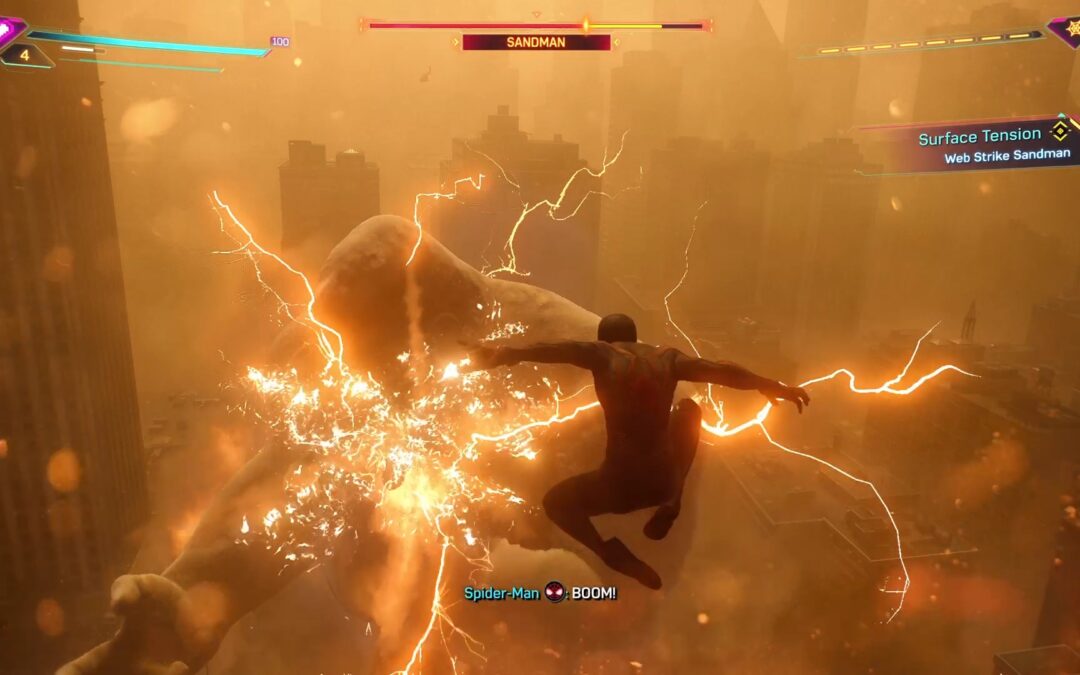The image size is (1080, 675).
Task: Click the SANDMAN boss name plate
Action: [x=536, y=42]
